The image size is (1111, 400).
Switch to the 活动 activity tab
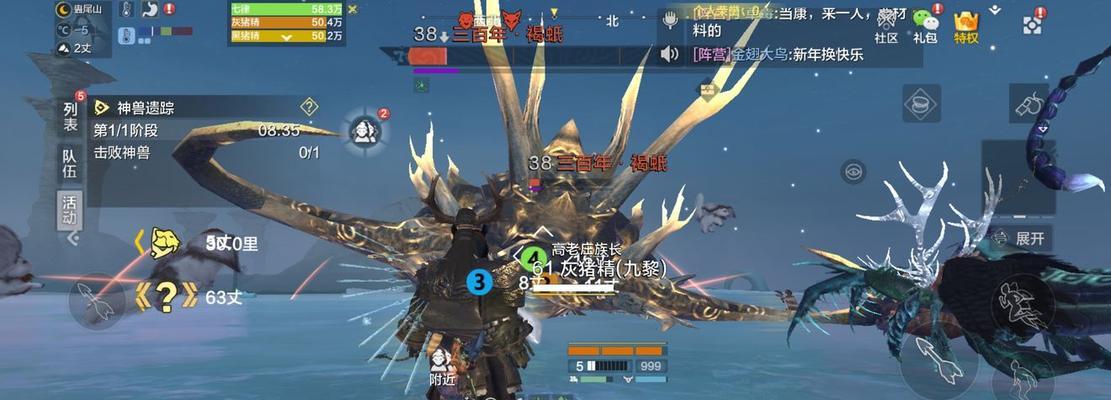[70, 210]
